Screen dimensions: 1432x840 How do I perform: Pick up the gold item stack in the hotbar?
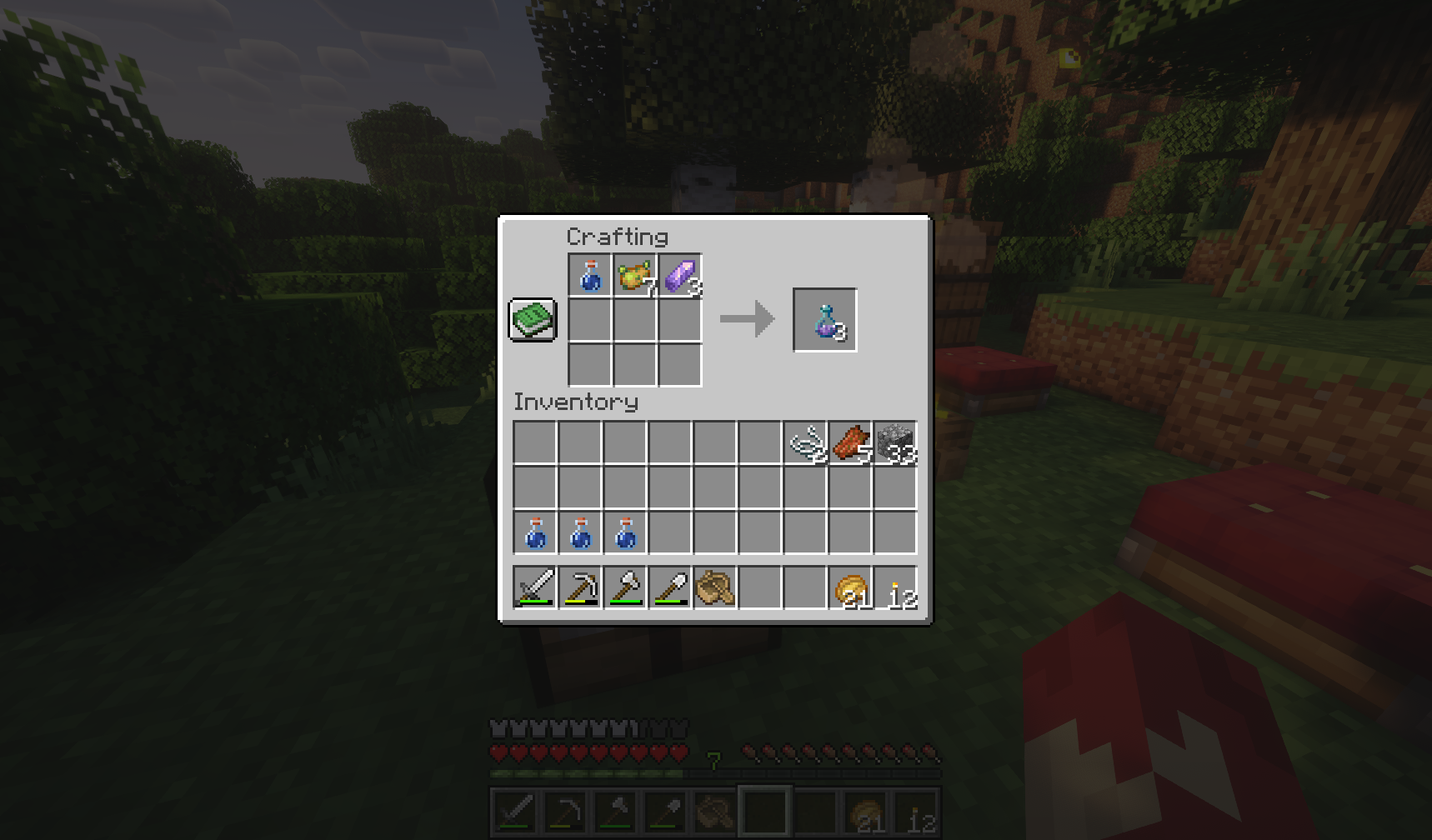[x=849, y=587]
